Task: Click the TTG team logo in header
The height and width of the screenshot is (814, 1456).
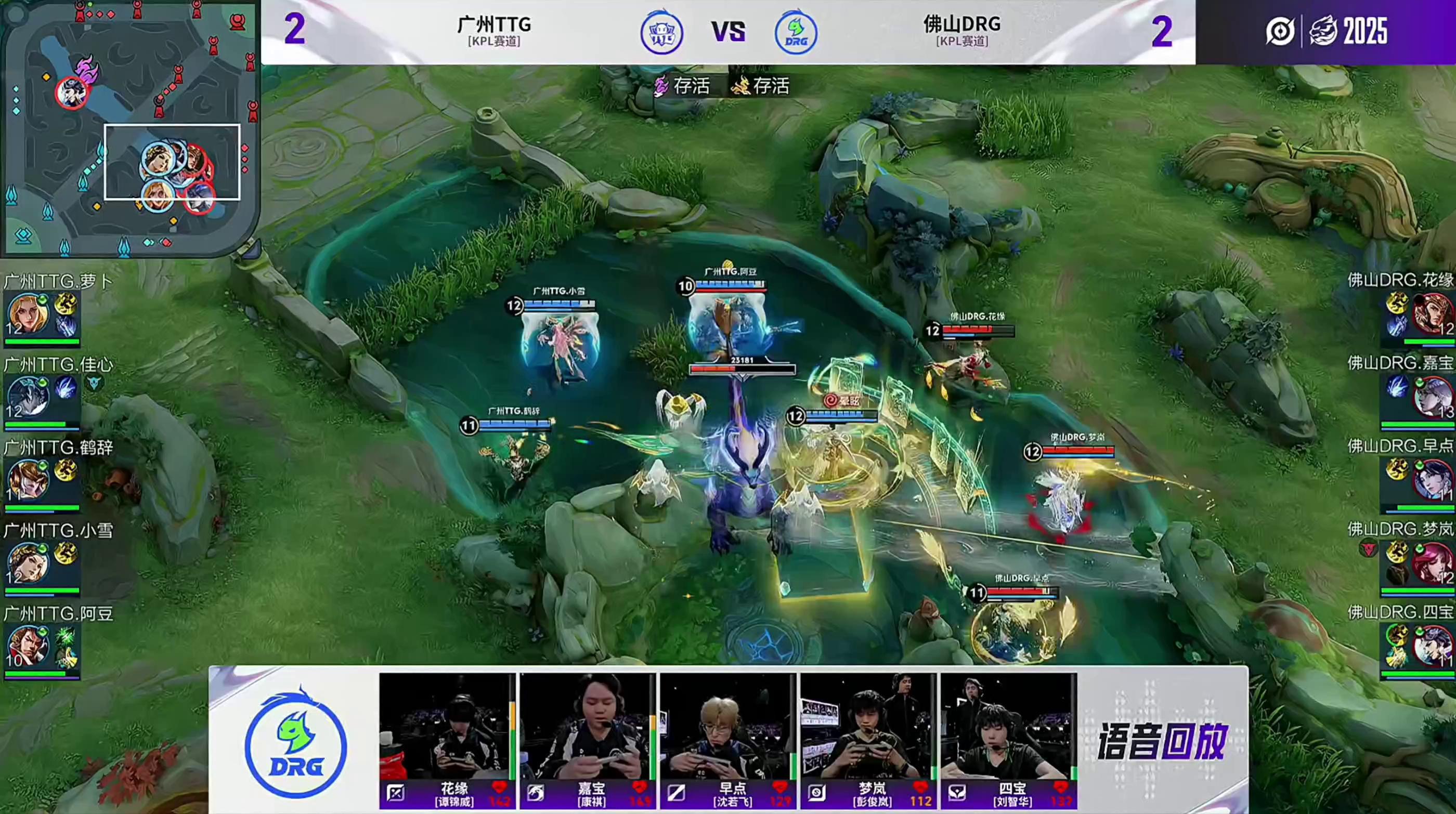Action: 661,33
